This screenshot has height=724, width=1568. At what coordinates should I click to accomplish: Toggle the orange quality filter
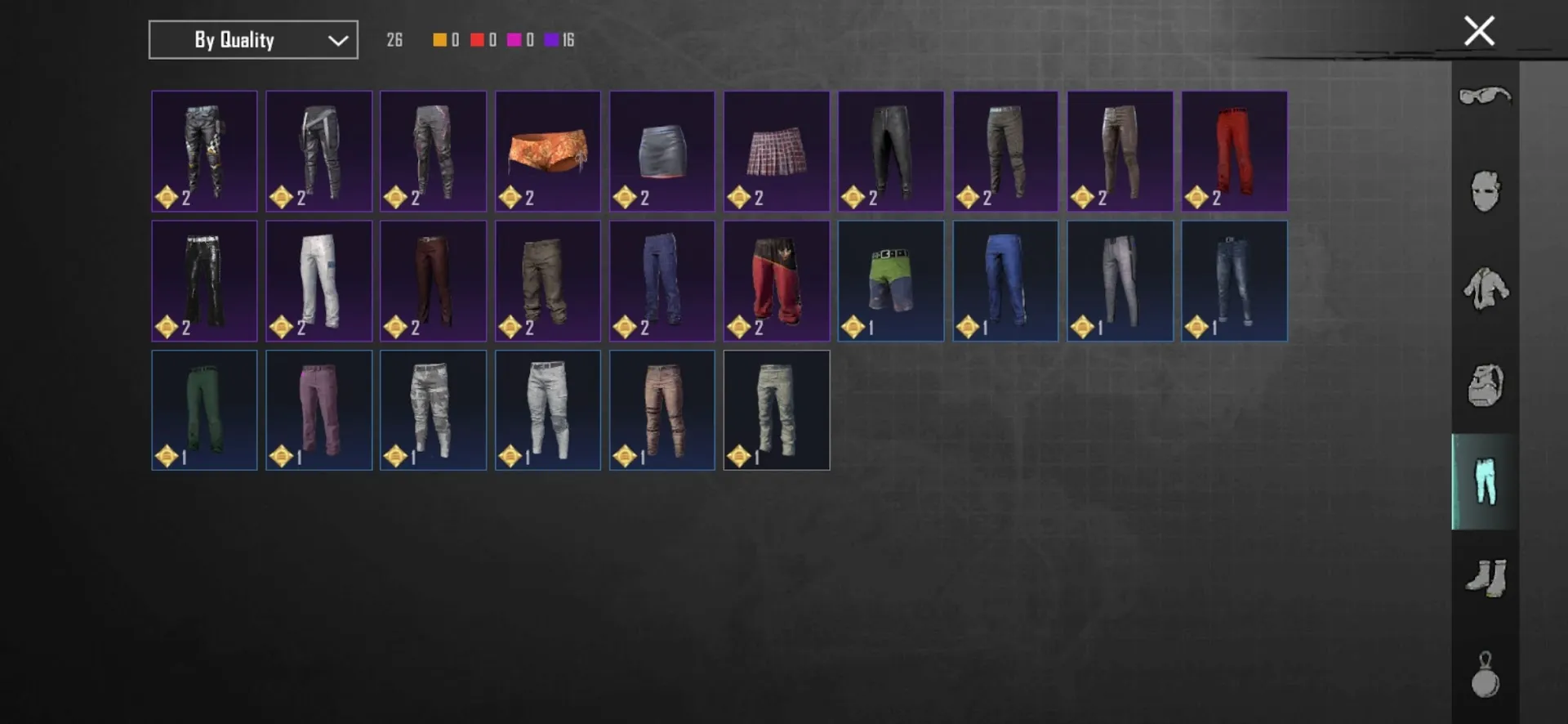pyautogui.click(x=445, y=38)
